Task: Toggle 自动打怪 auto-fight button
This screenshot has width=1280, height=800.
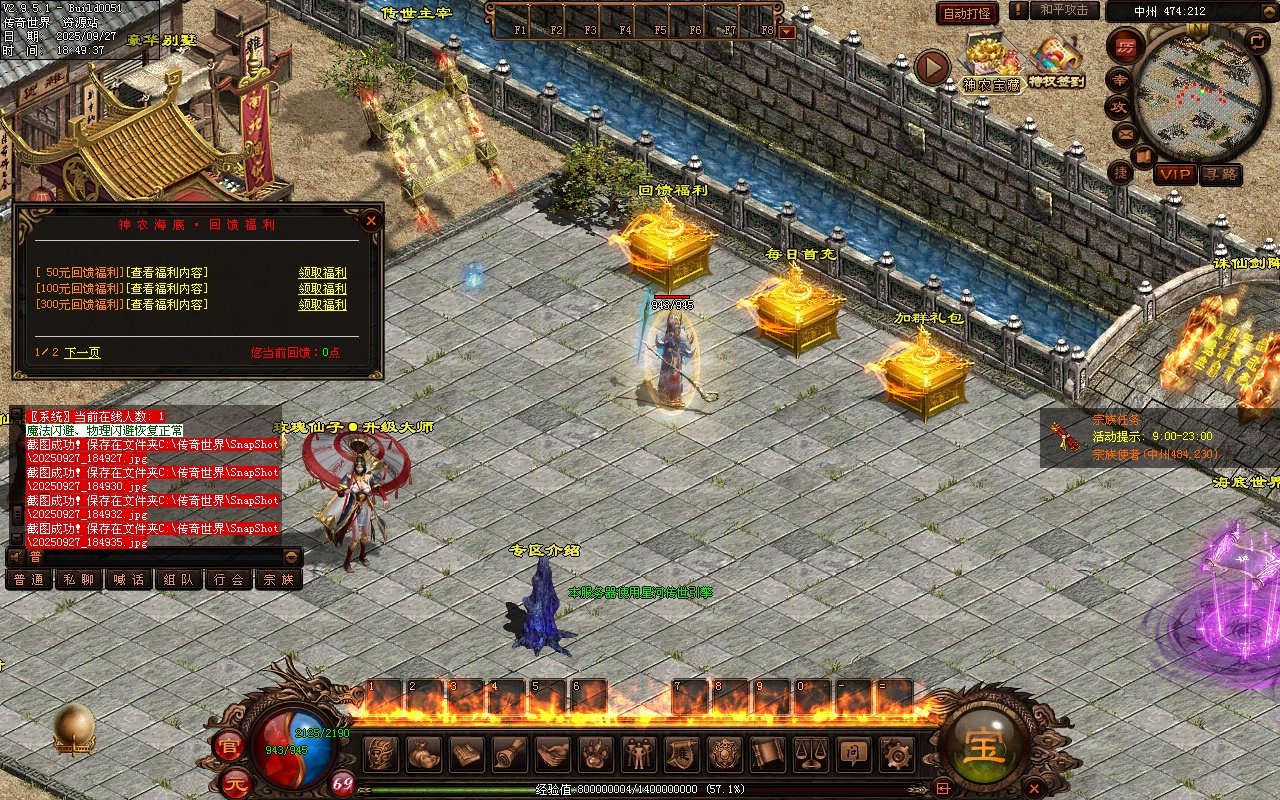Action: pyautogui.click(x=967, y=13)
